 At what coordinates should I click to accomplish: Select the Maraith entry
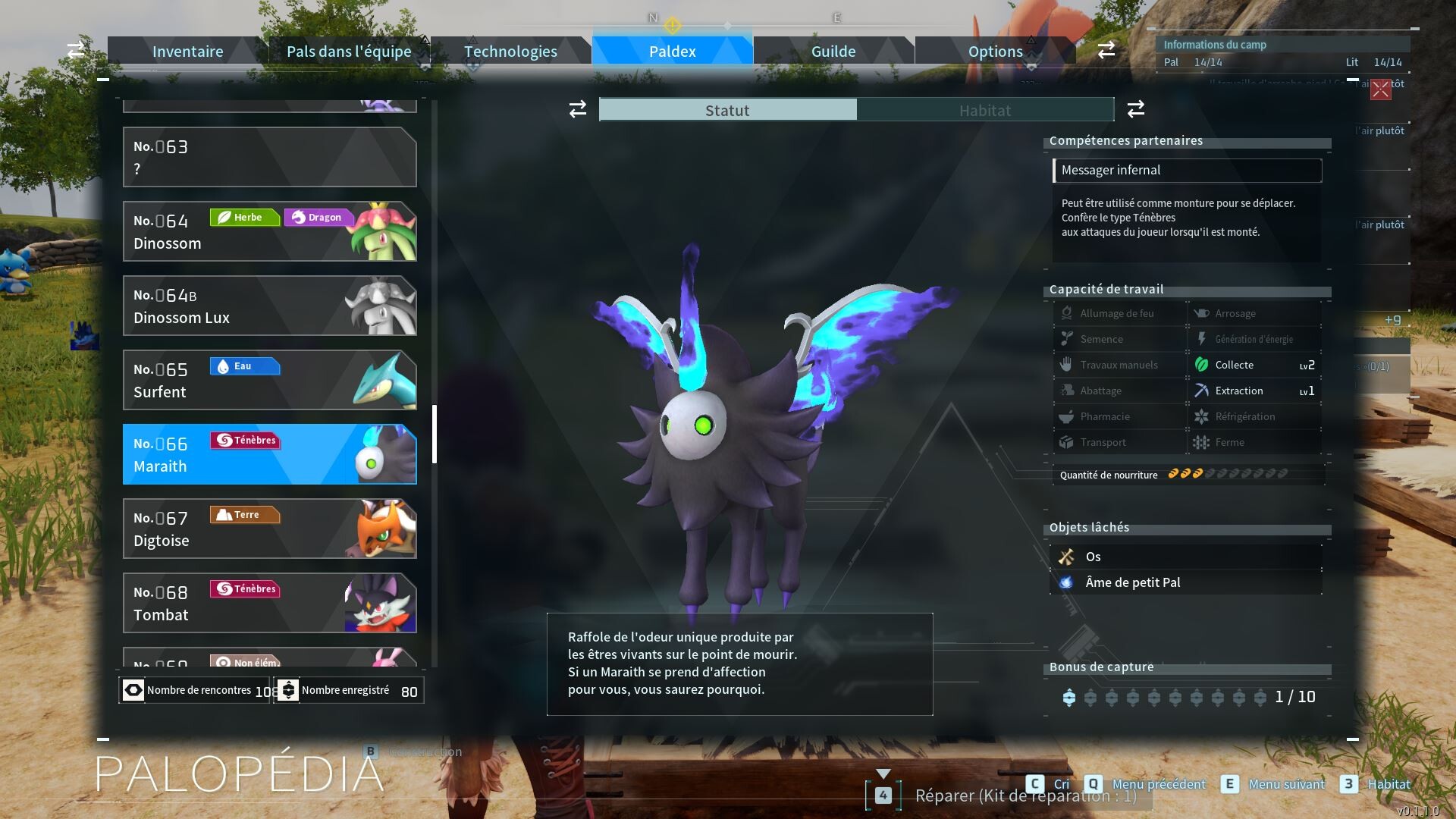point(269,454)
